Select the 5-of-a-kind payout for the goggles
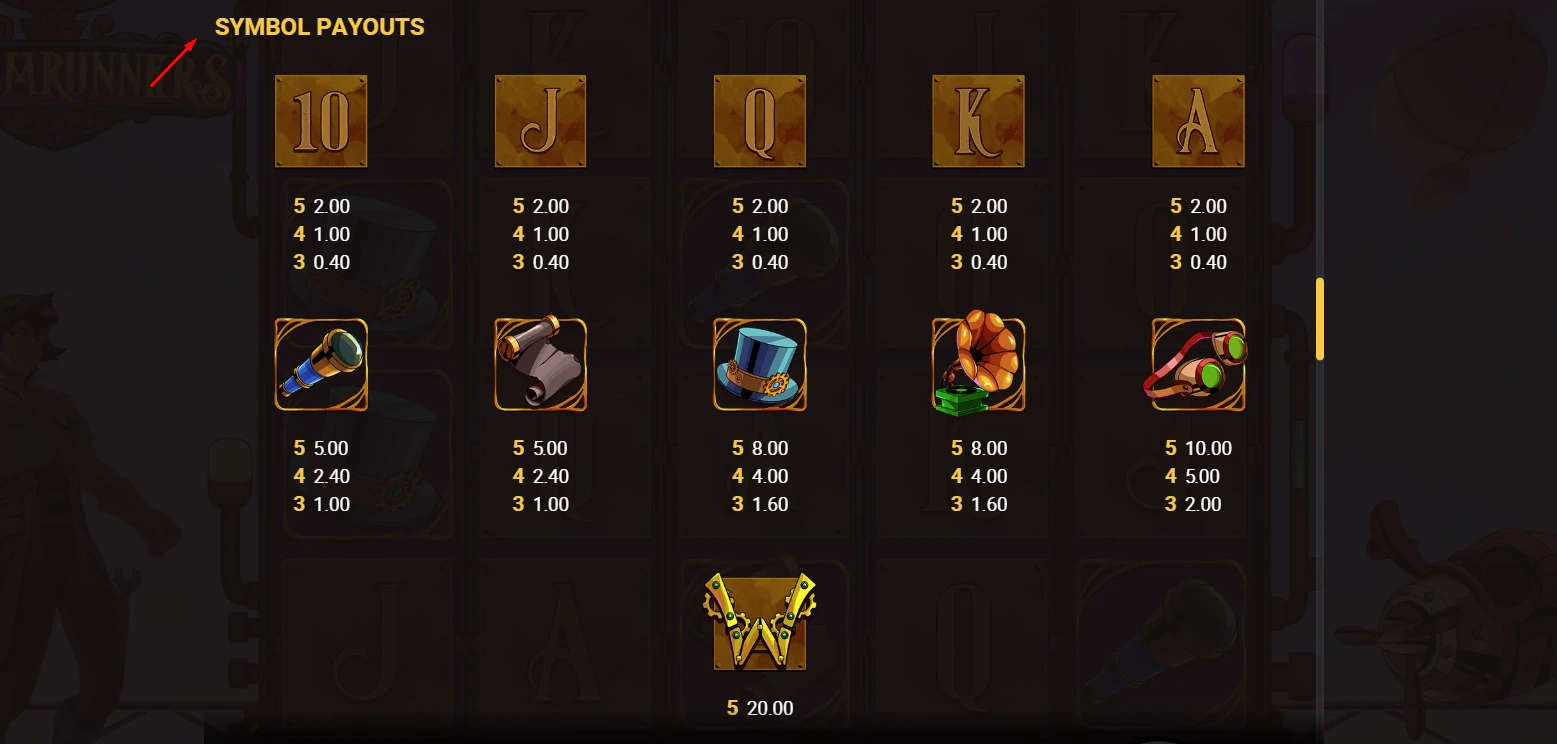 click(1199, 448)
